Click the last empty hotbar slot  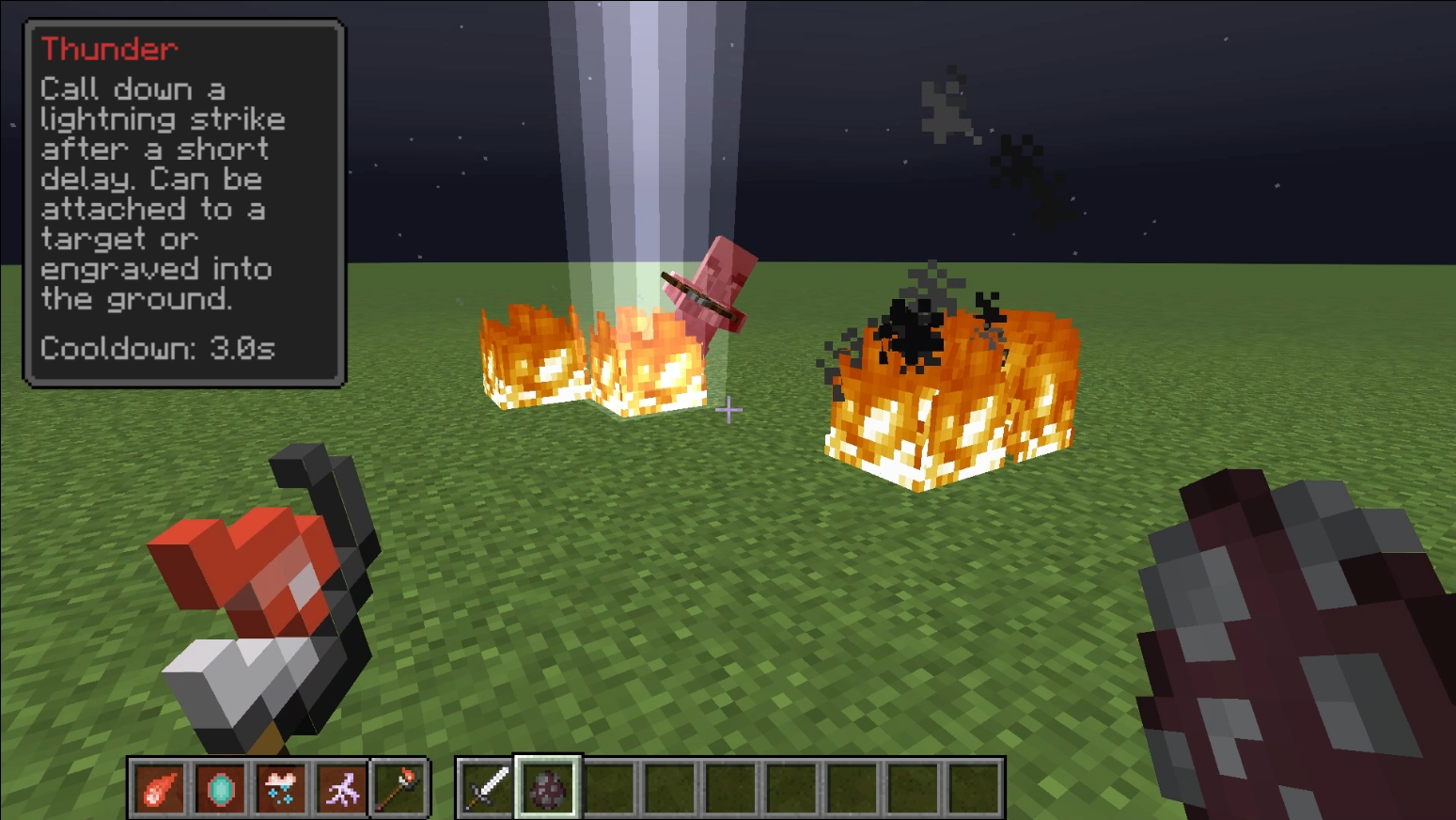point(976,788)
